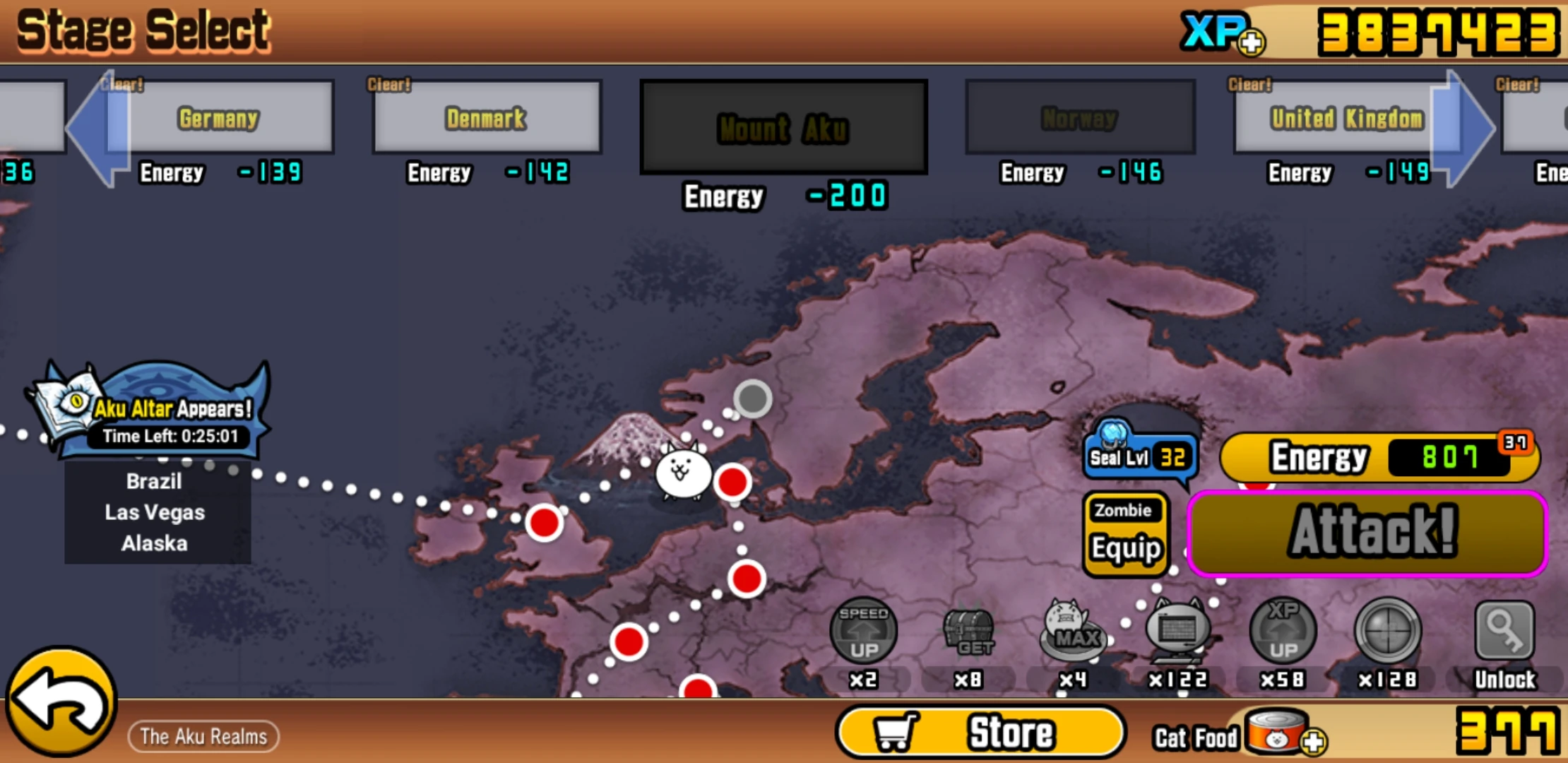Select the red stage node near Mount Aku cat
This screenshot has height=763, width=1568.
click(732, 481)
